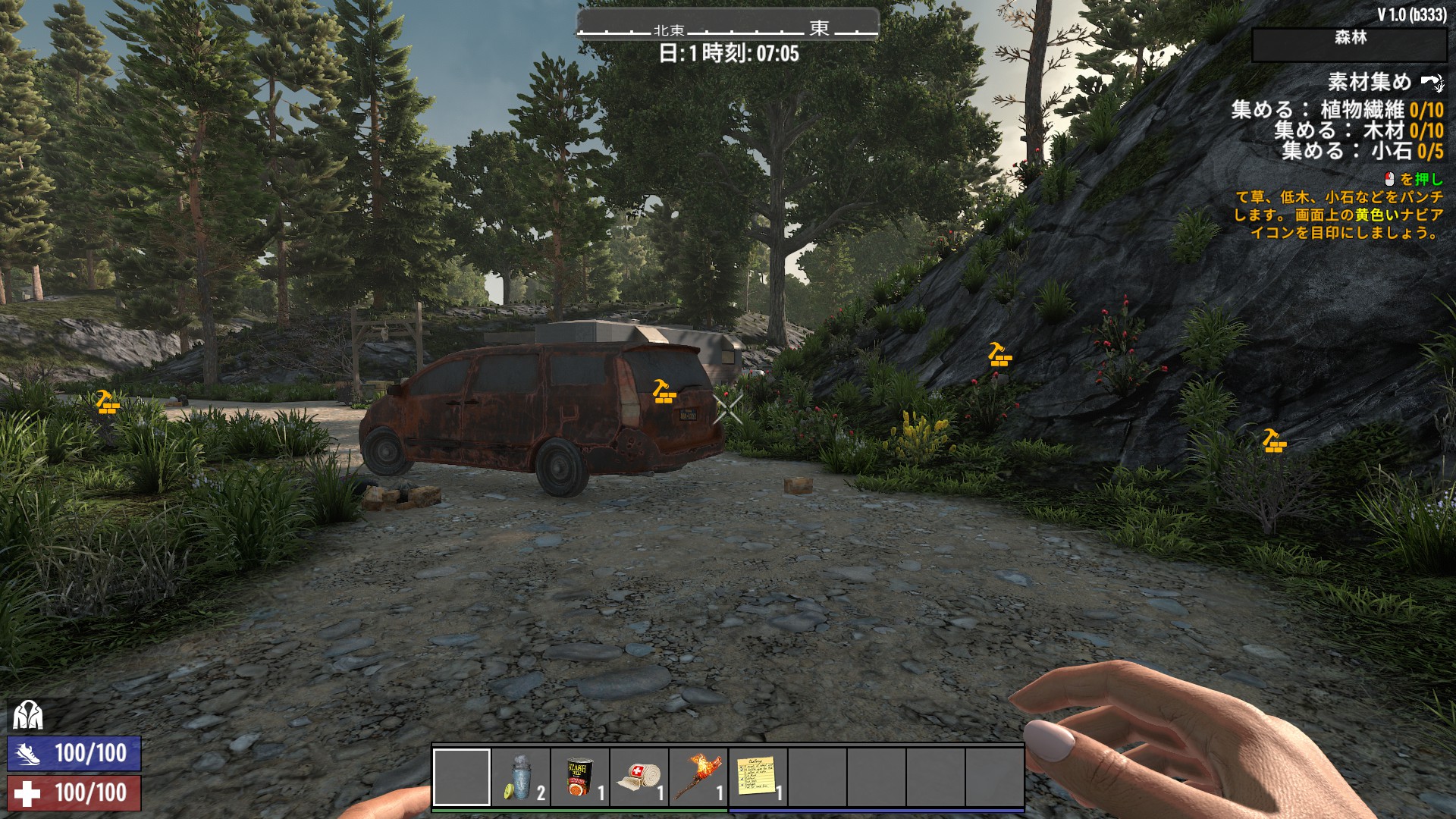Click the 森林 biome label box
Viewport: 1456px width, 819px height.
pos(1349,43)
